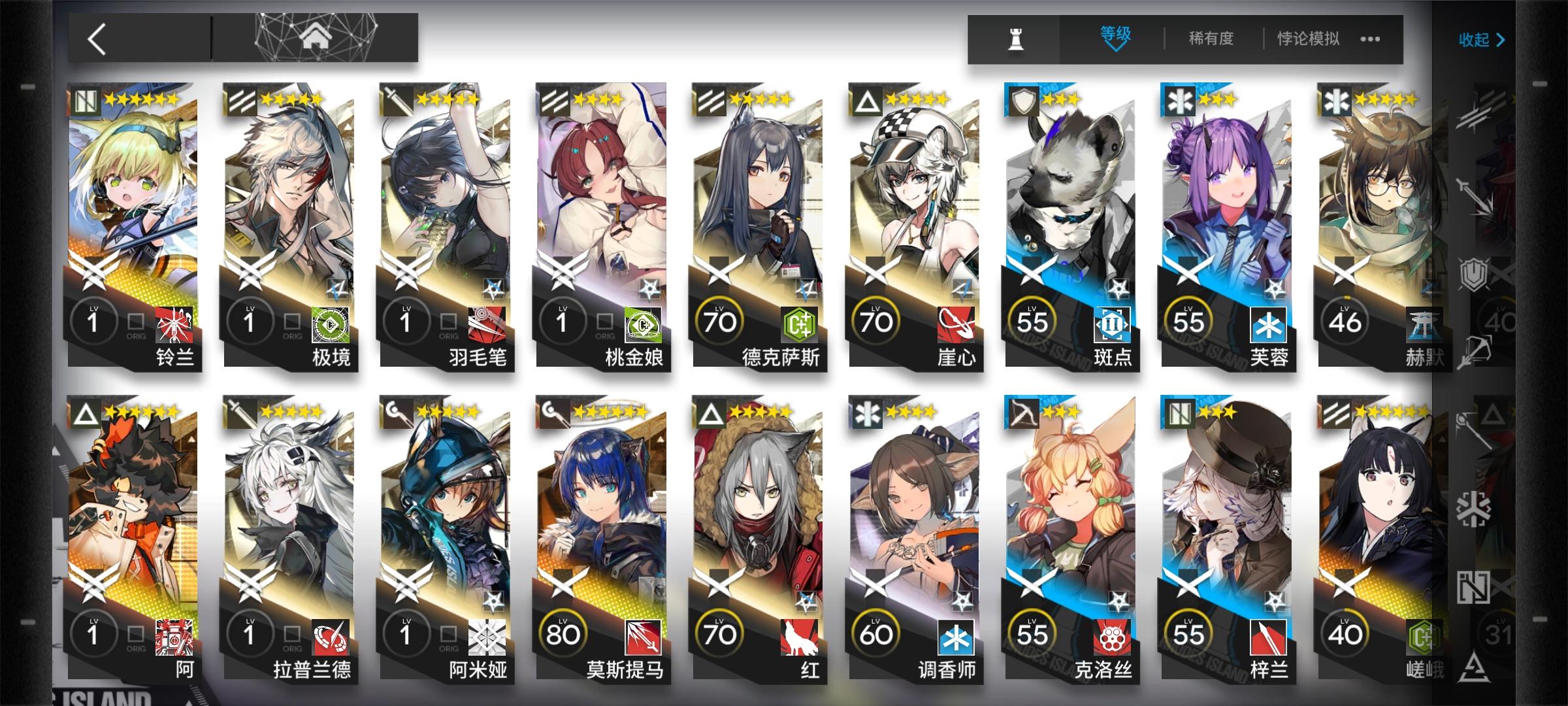This screenshot has height=706, width=1568.
Task: Switch to the 稀有度 sorting tab
Action: coord(1211,38)
